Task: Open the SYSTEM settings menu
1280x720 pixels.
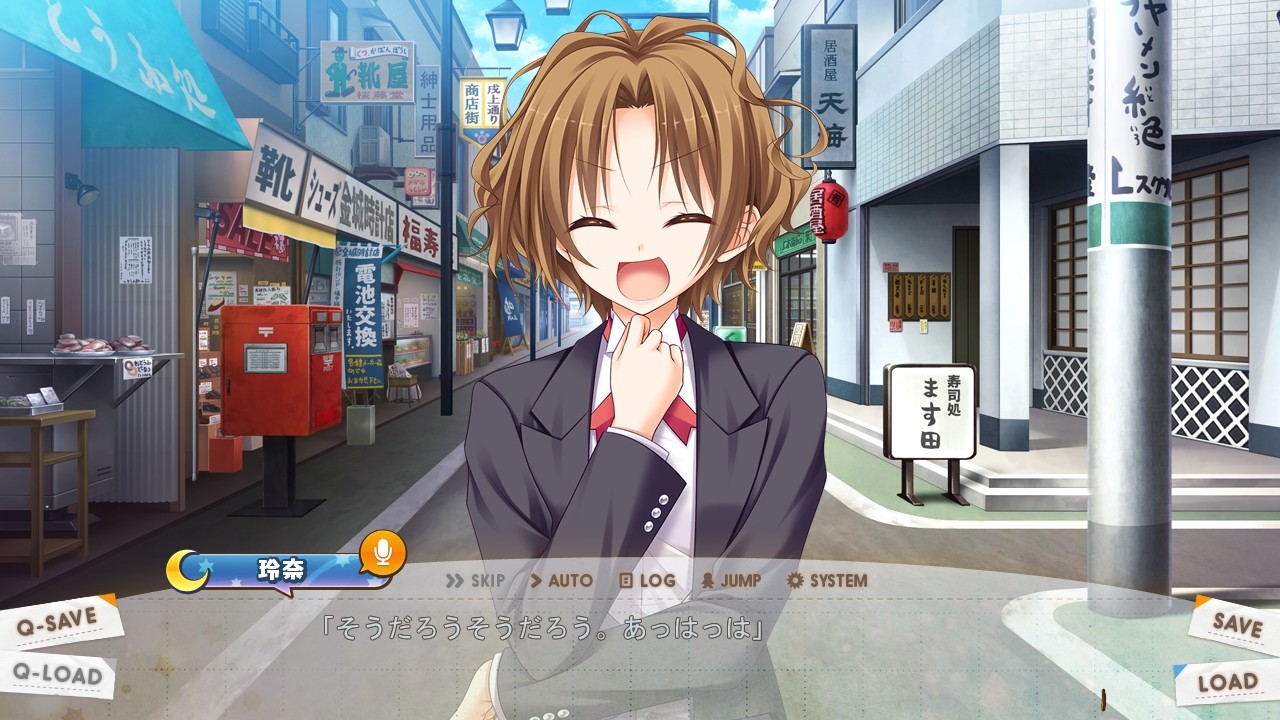Action: point(827,580)
